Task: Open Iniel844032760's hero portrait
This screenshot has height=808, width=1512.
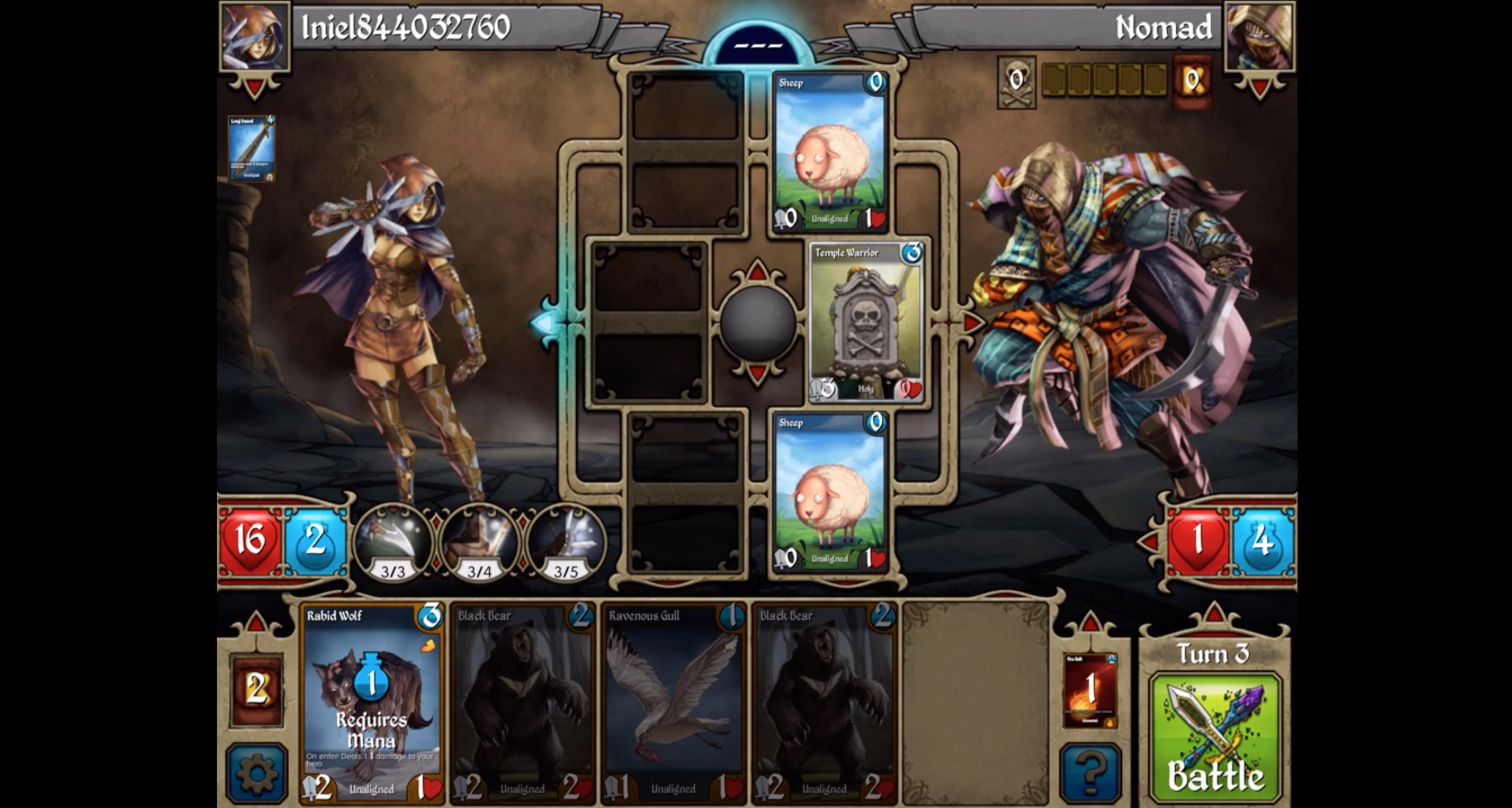Action: point(254,37)
